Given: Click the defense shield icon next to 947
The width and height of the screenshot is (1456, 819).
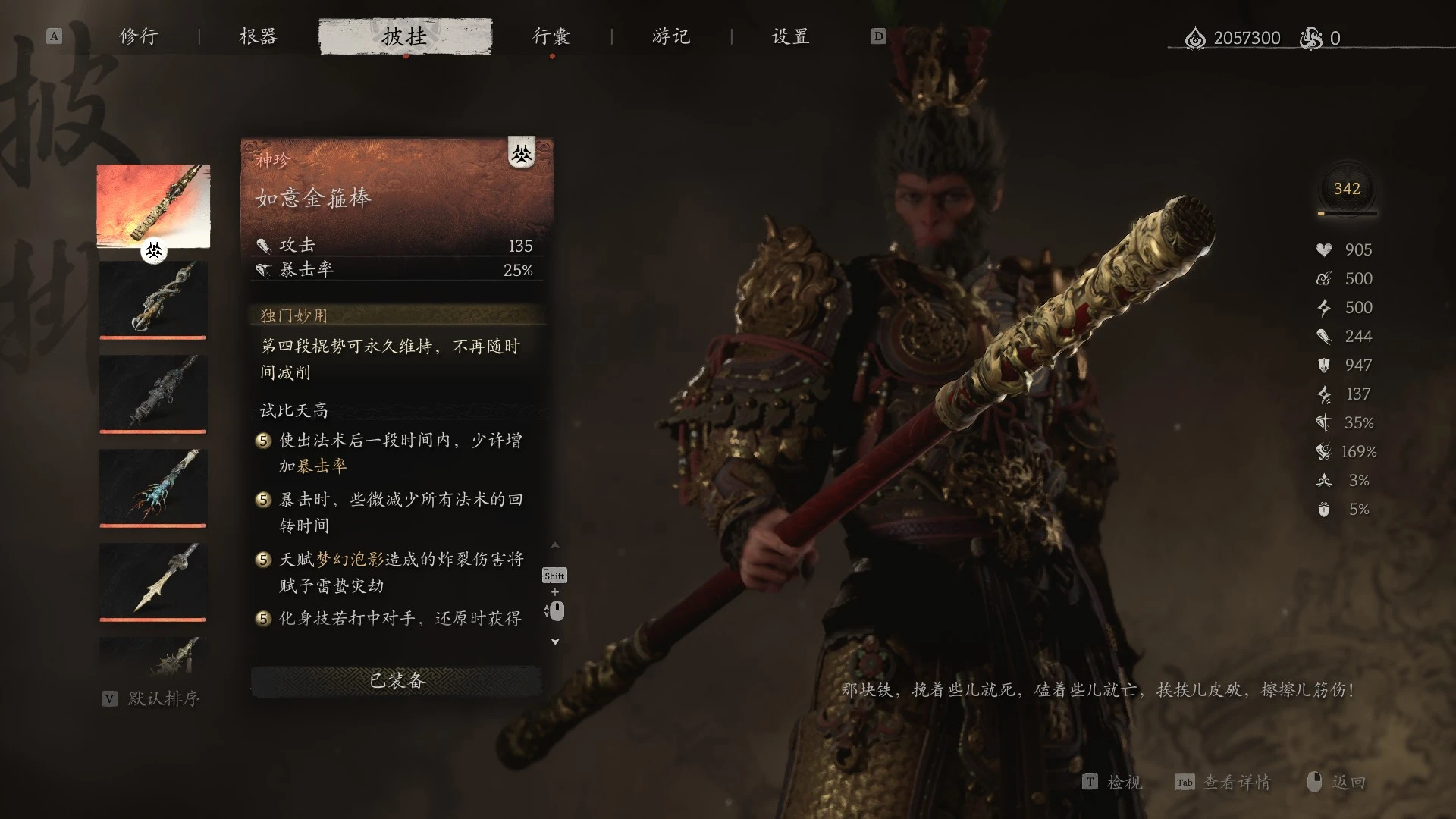Looking at the screenshot, I should point(1323,365).
